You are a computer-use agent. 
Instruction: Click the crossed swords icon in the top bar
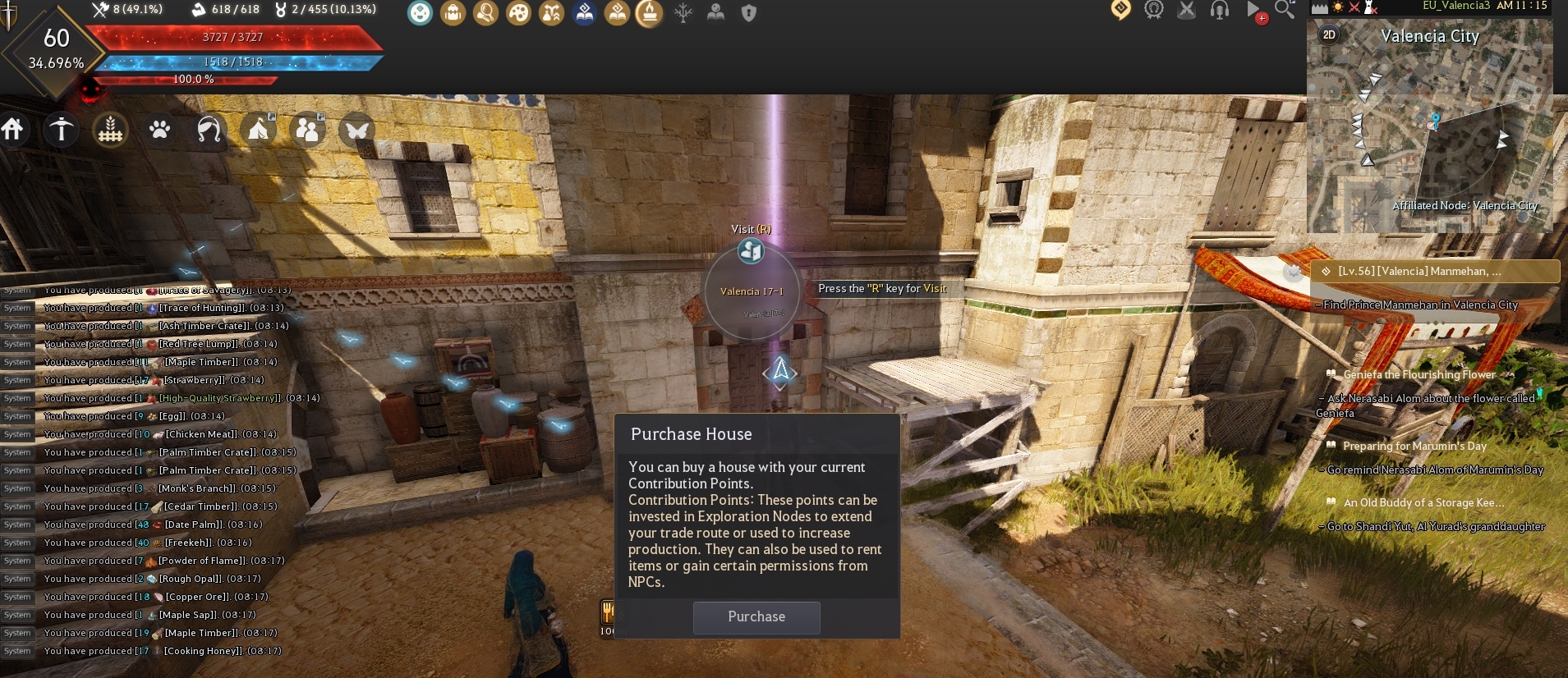1187,10
